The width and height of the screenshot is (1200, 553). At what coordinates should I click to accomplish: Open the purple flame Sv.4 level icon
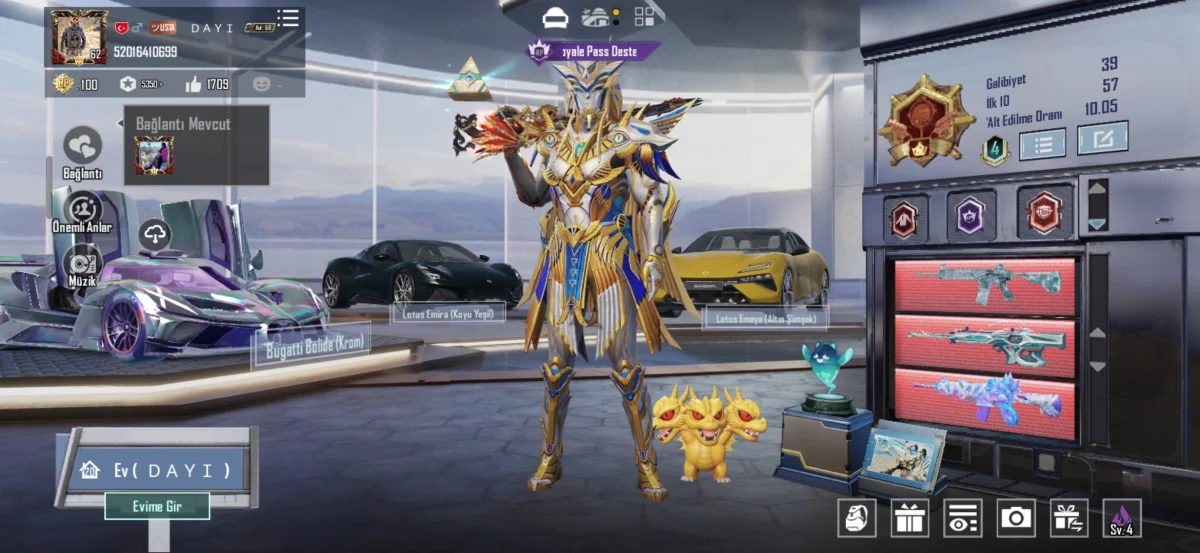click(1121, 518)
